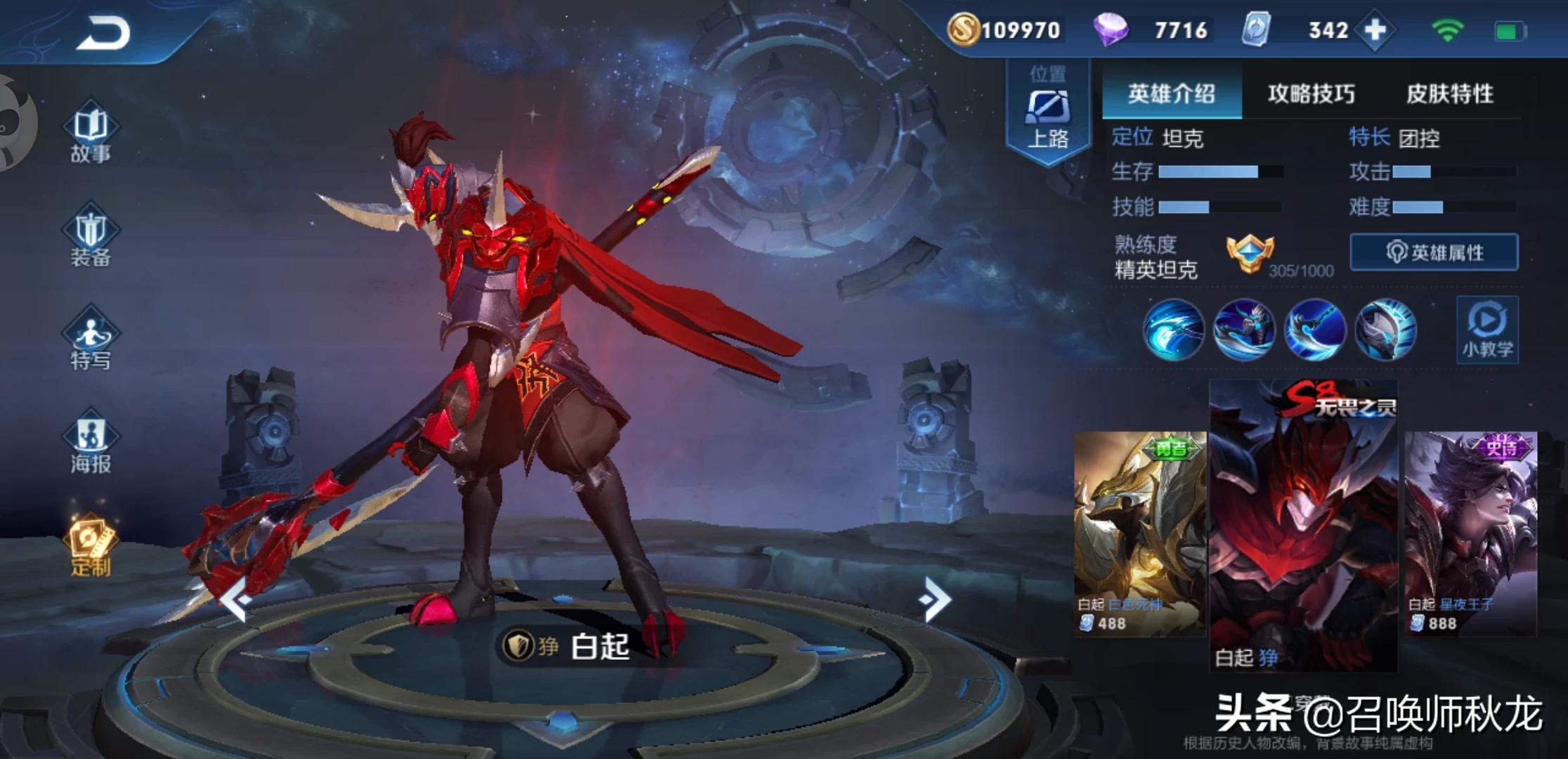Select the skill icon showing the armored hero
The width and height of the screenshot is (1568, 759).
click(1243, 329)
